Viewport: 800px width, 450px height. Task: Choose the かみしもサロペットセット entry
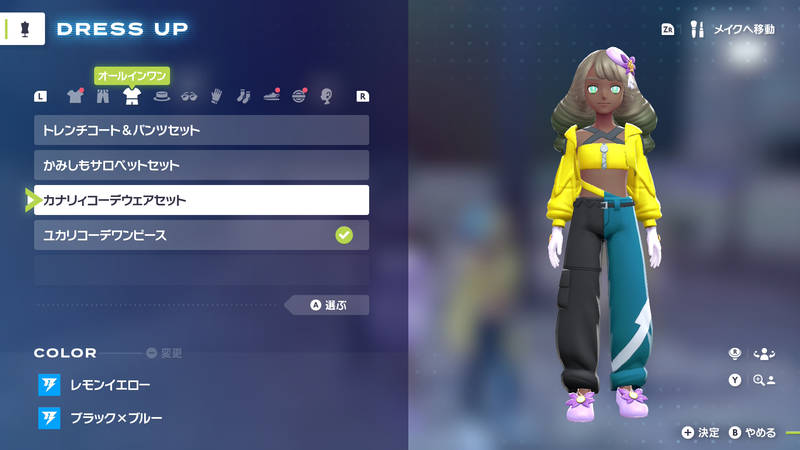201,165
